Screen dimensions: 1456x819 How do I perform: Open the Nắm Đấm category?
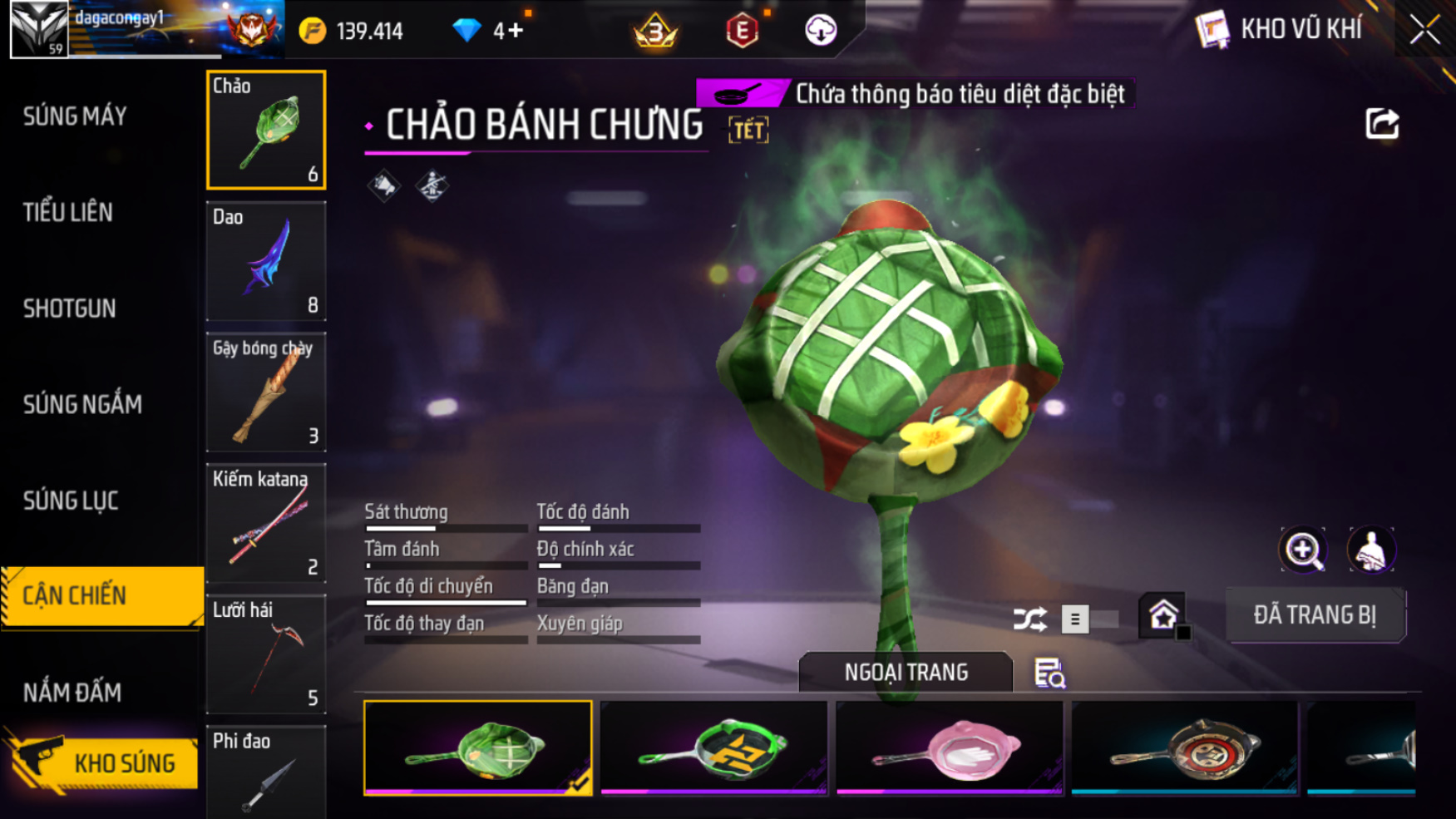click(x=72, y=693)
